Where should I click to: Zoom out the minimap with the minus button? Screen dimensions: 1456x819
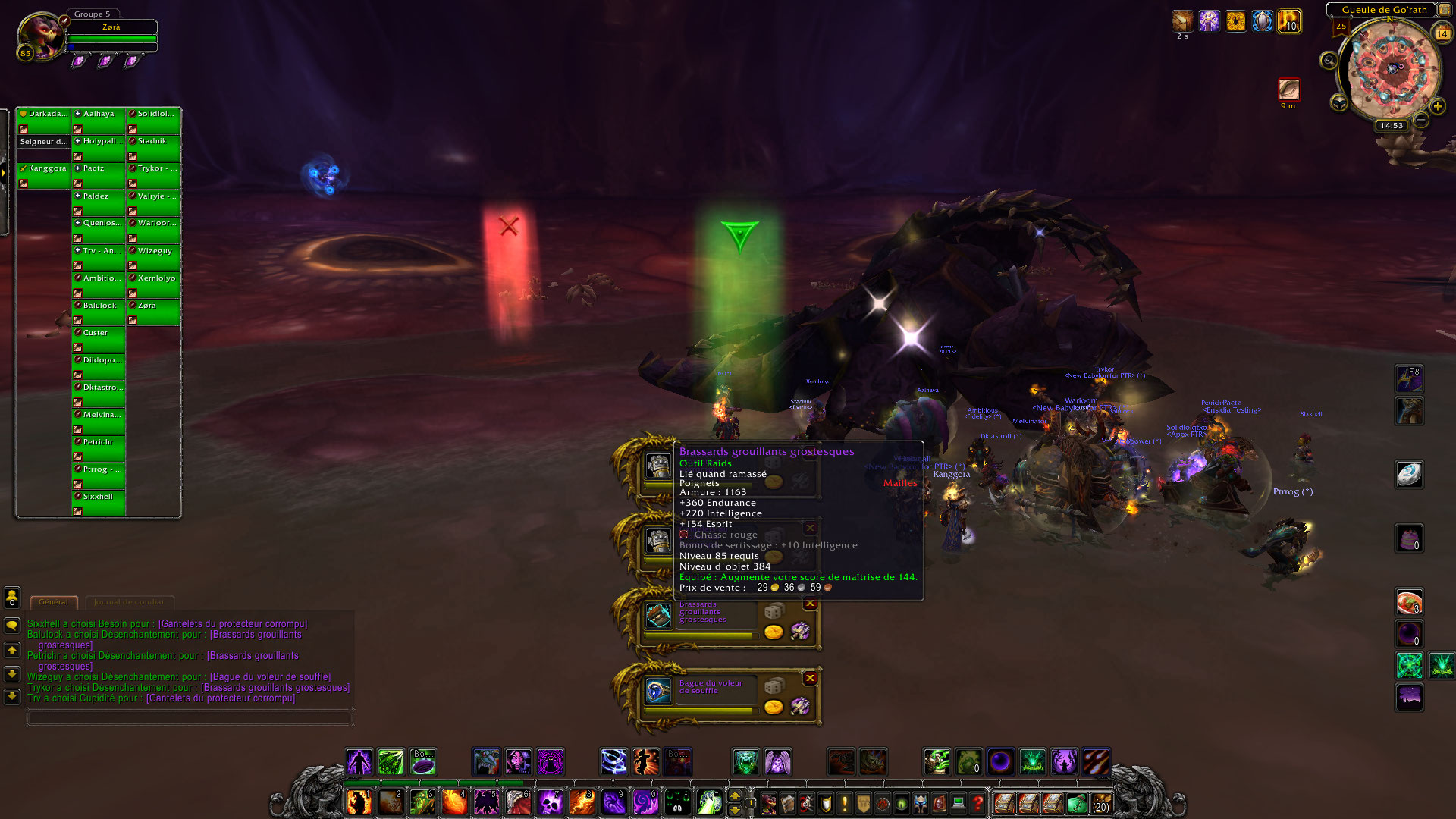point(1421,120)
